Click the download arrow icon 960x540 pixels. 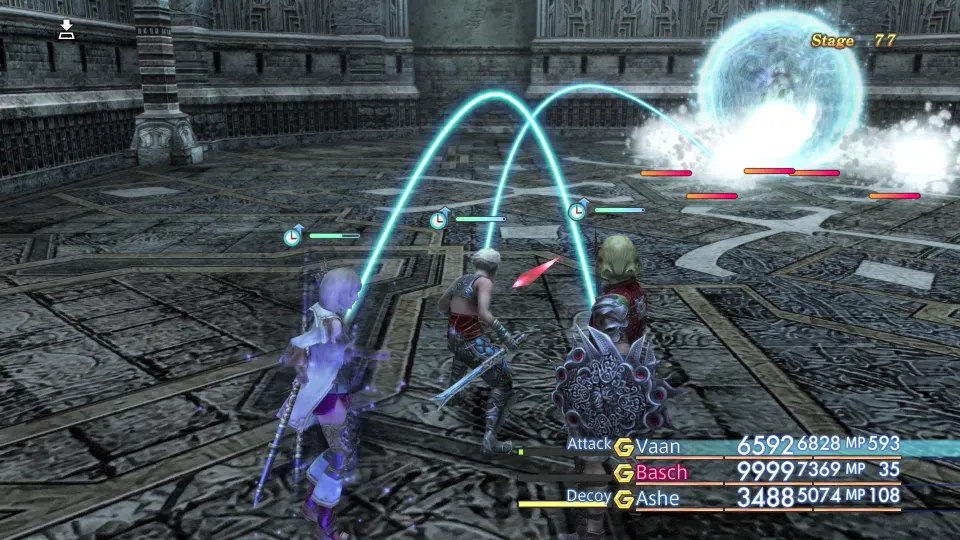[x=66, y=29]
